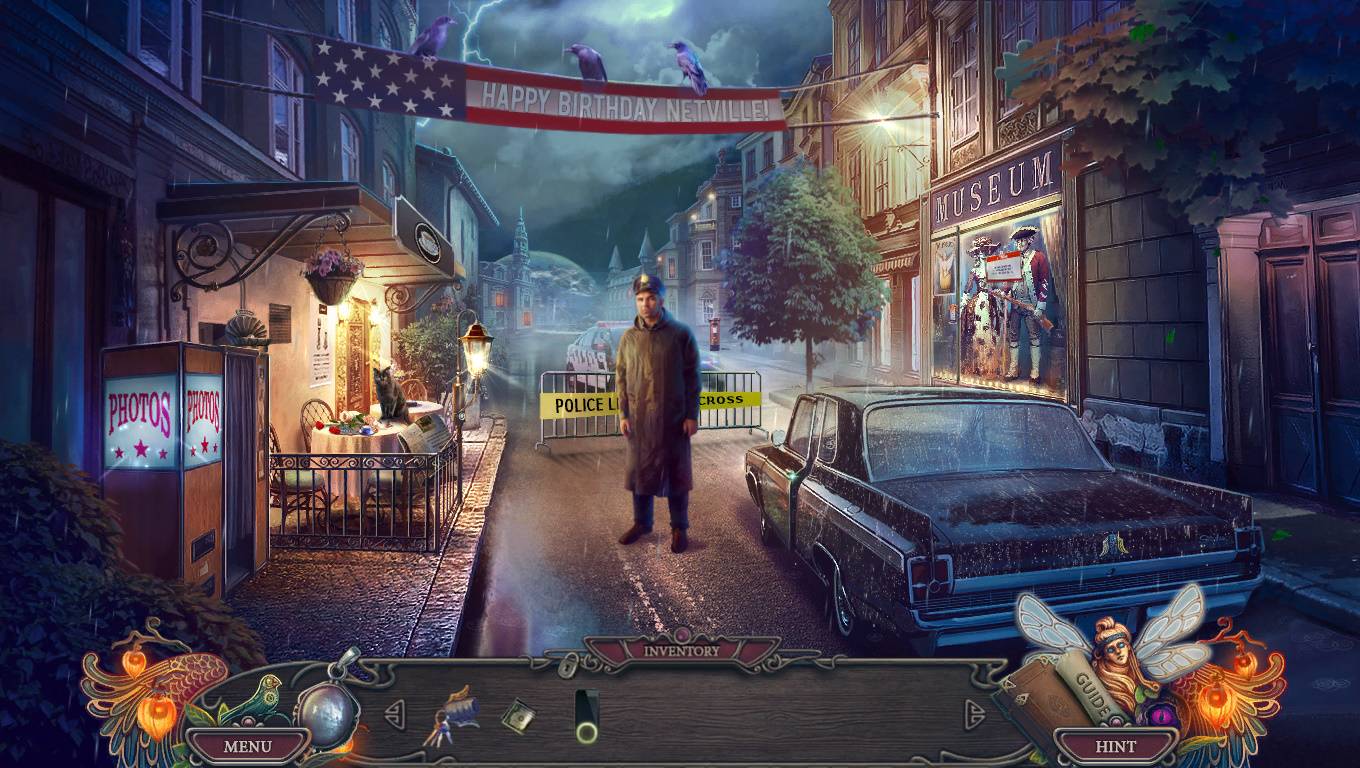Pick the folded money item in inventory
Viewport: 1360px width, 768px height.
[518, 714]
